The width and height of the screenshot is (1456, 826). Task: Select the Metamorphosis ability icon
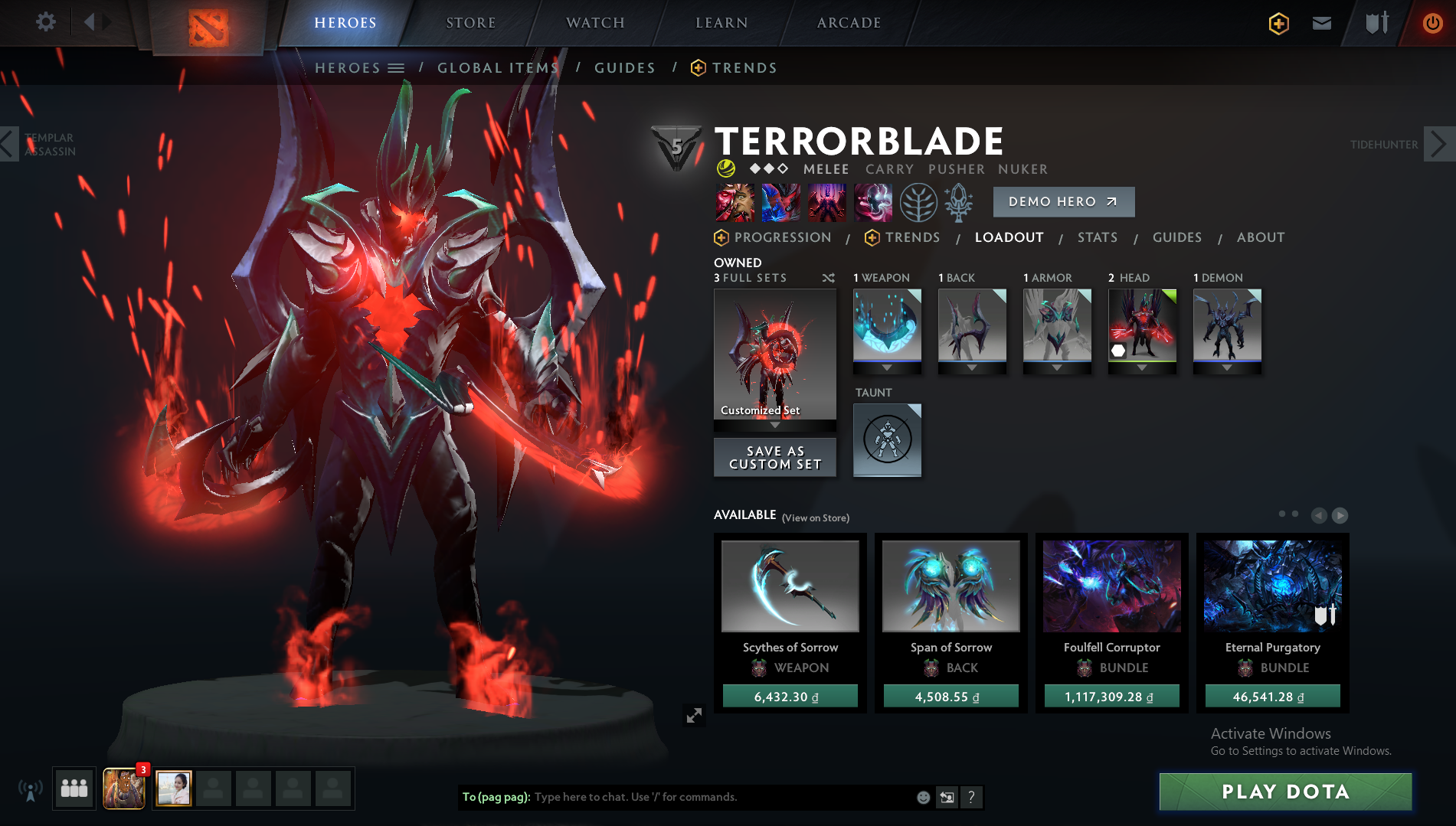tap(827, 202)
